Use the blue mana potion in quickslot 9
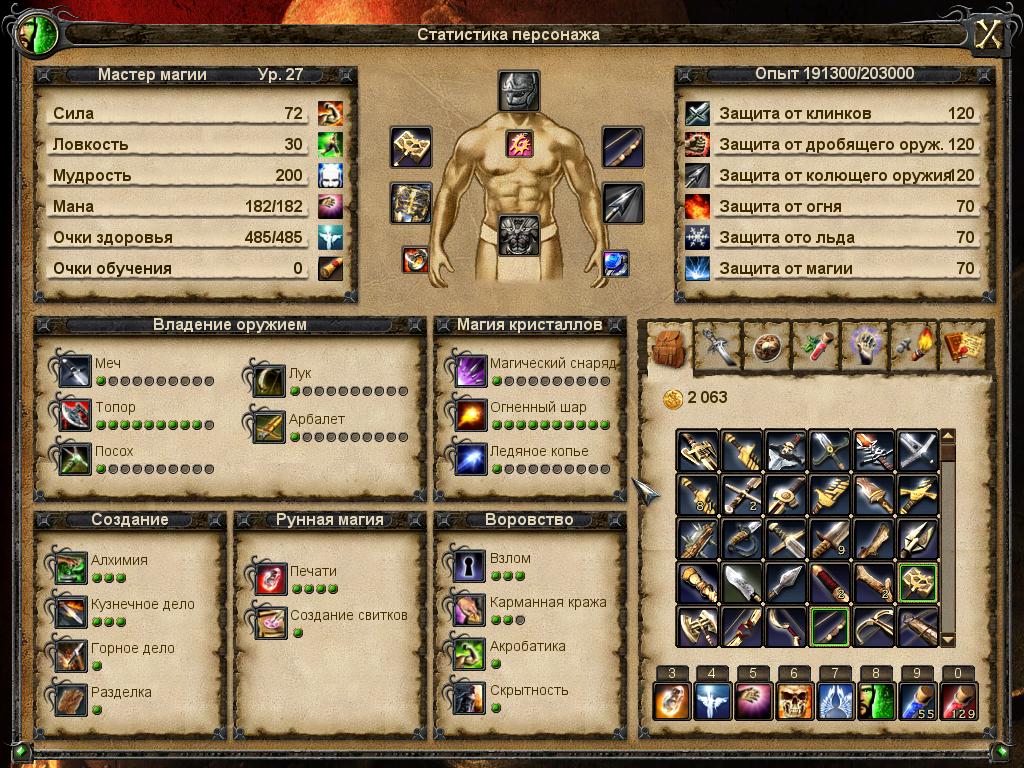1024x768 pixels. point(917,701)
